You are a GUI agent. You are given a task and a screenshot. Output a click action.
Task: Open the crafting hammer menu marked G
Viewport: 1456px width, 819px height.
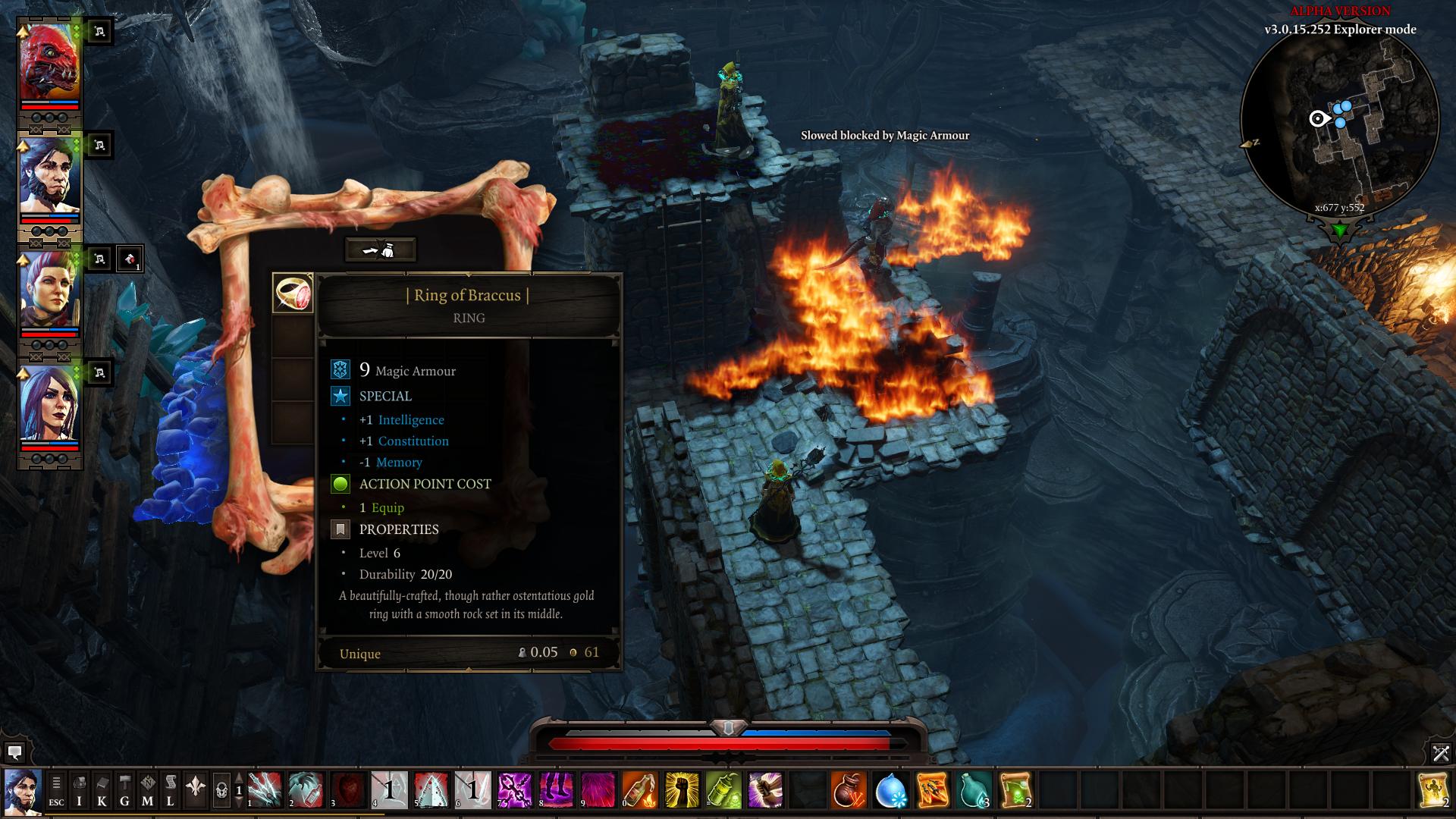124,791
